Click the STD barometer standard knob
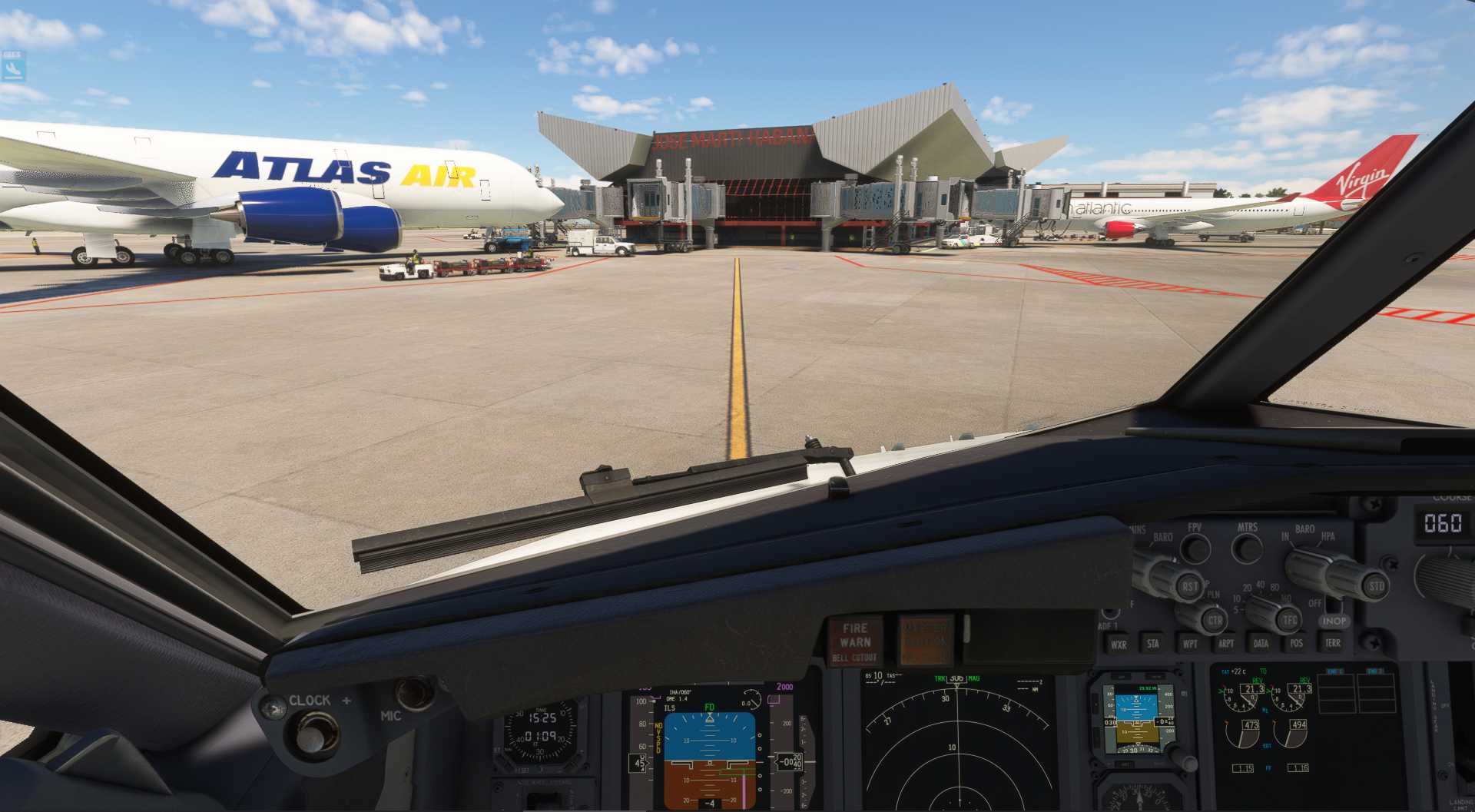Viewport: 1475px width, 812px height. pos(1375,587)
